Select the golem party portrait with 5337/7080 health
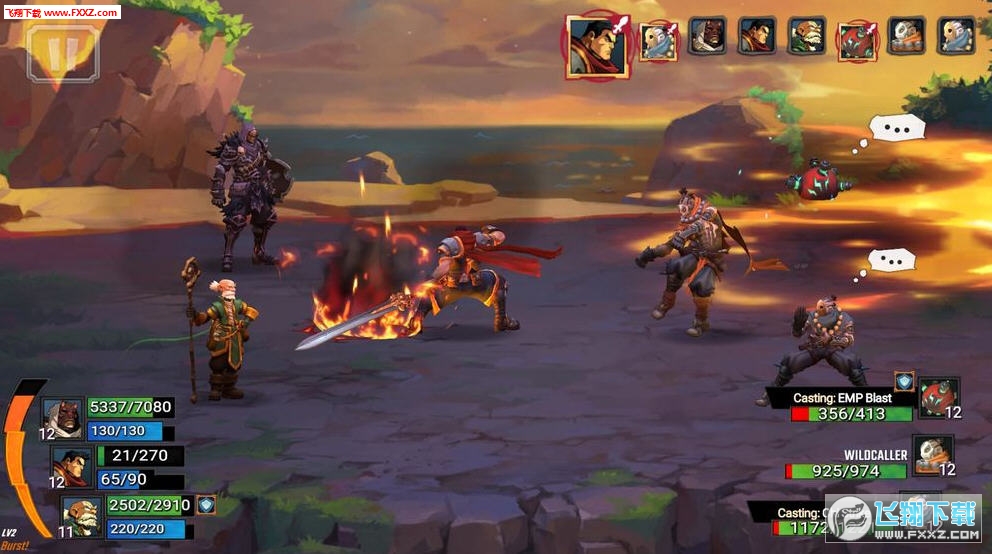992x554 pixels. [x=61, y=418]
